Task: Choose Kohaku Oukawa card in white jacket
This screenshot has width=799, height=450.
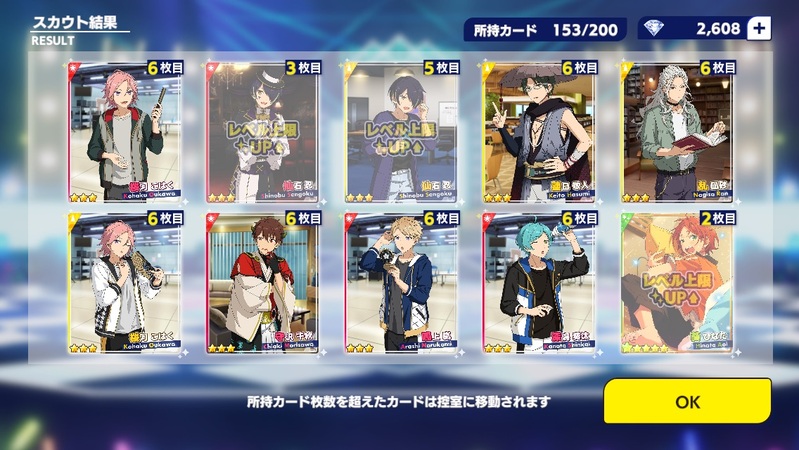Action: (124, 285)
